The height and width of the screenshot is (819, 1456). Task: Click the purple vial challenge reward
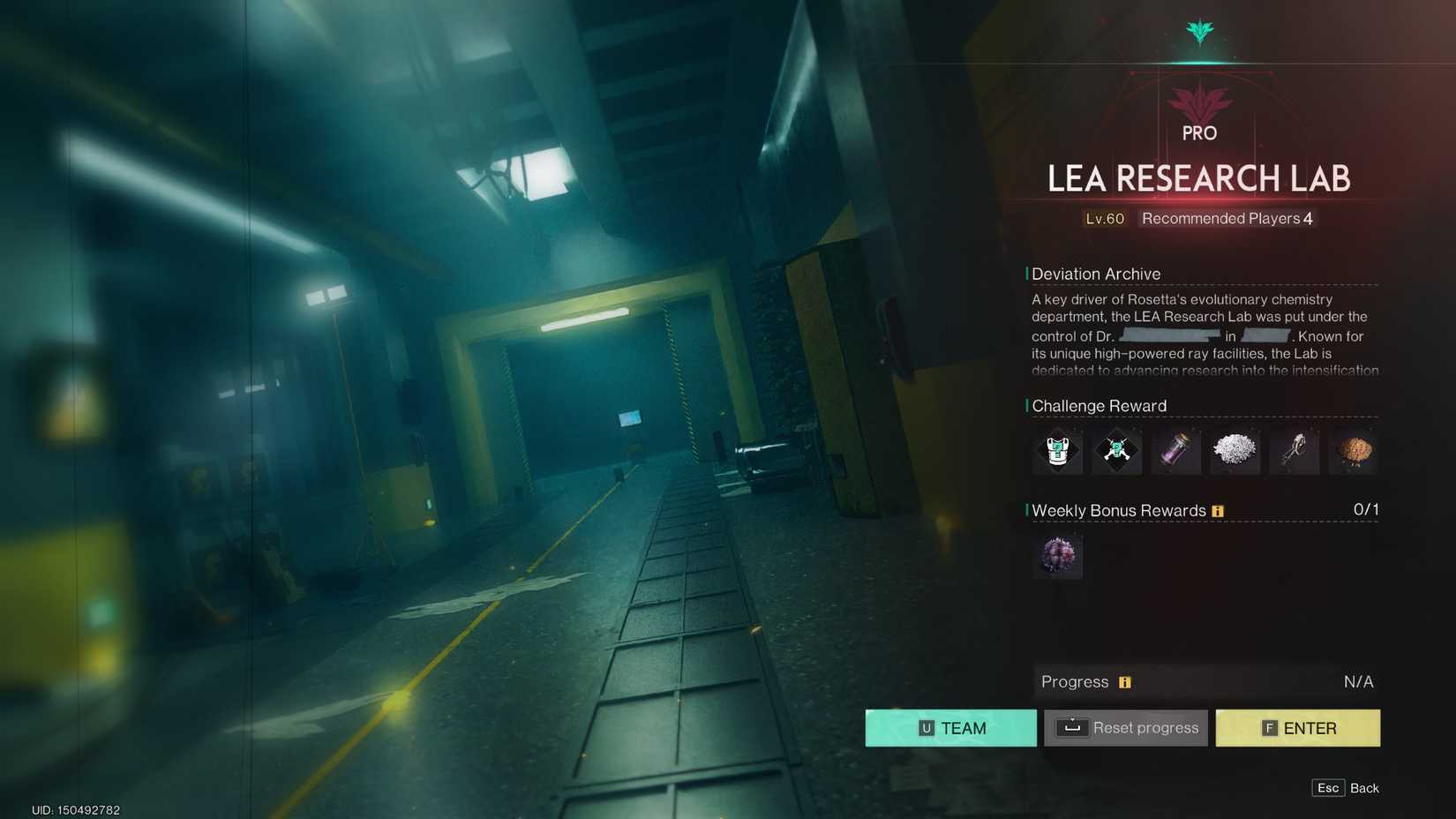pos(1175,451)
